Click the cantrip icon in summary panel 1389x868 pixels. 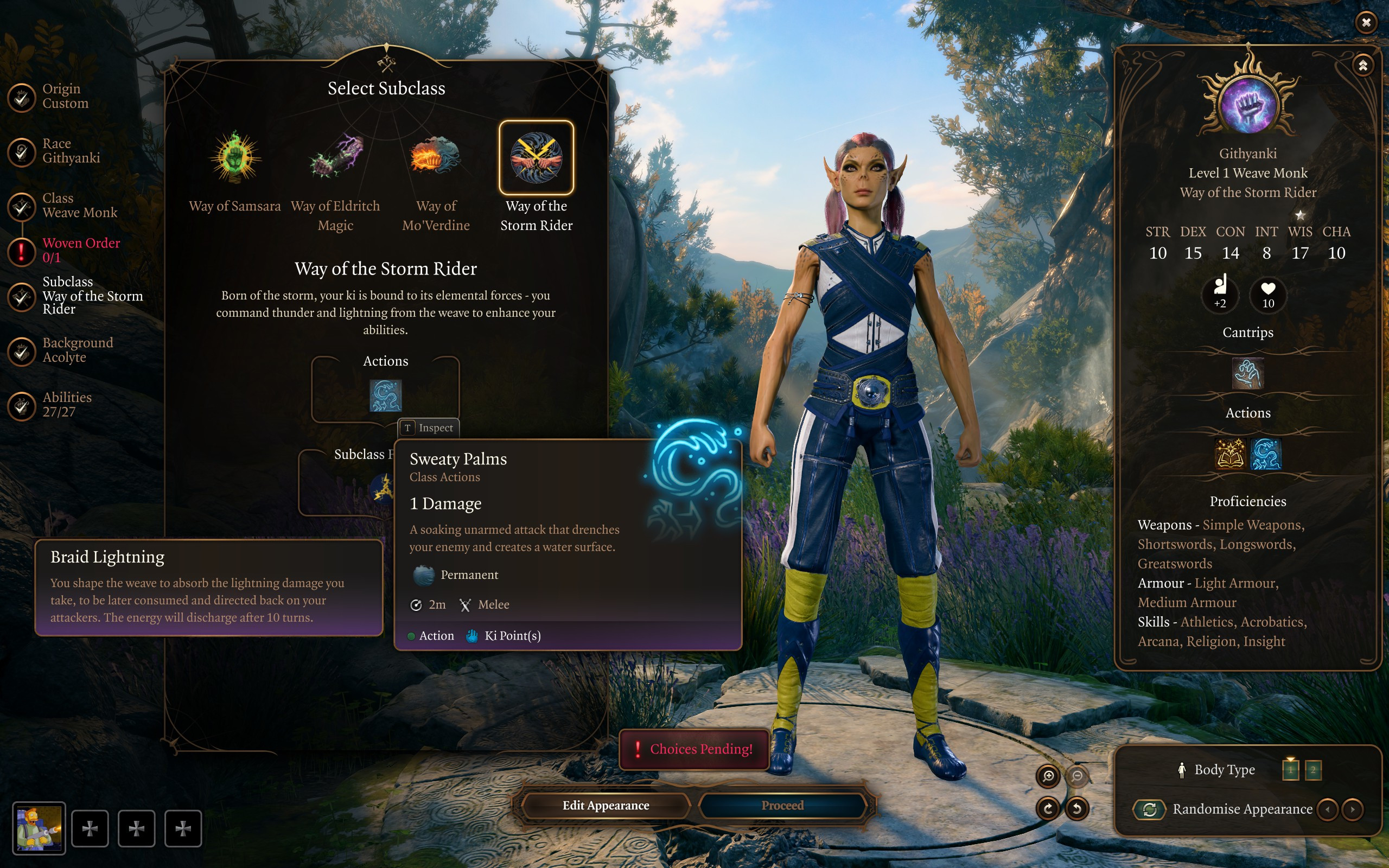pyautogui.click(x=1248, y=374)
